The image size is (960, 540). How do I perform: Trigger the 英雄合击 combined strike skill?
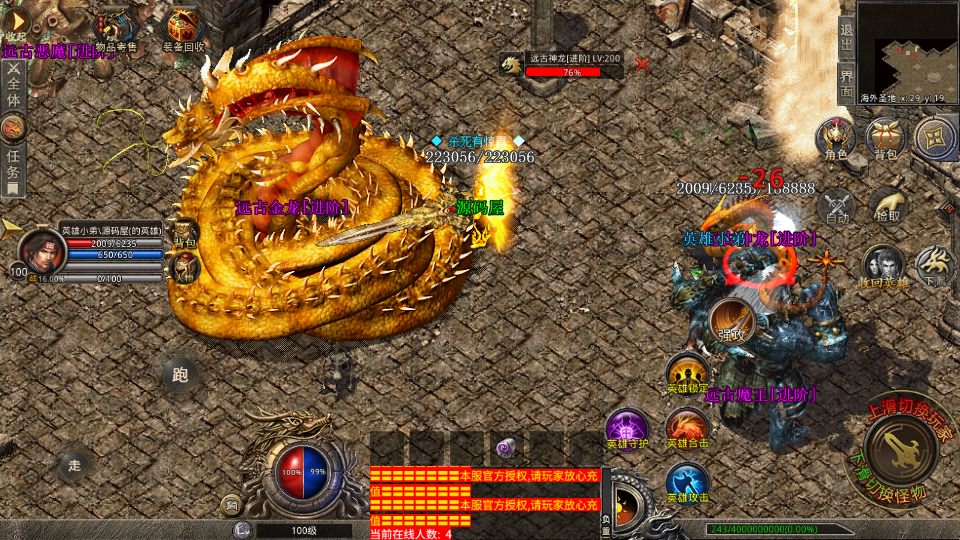coord(687,428)
